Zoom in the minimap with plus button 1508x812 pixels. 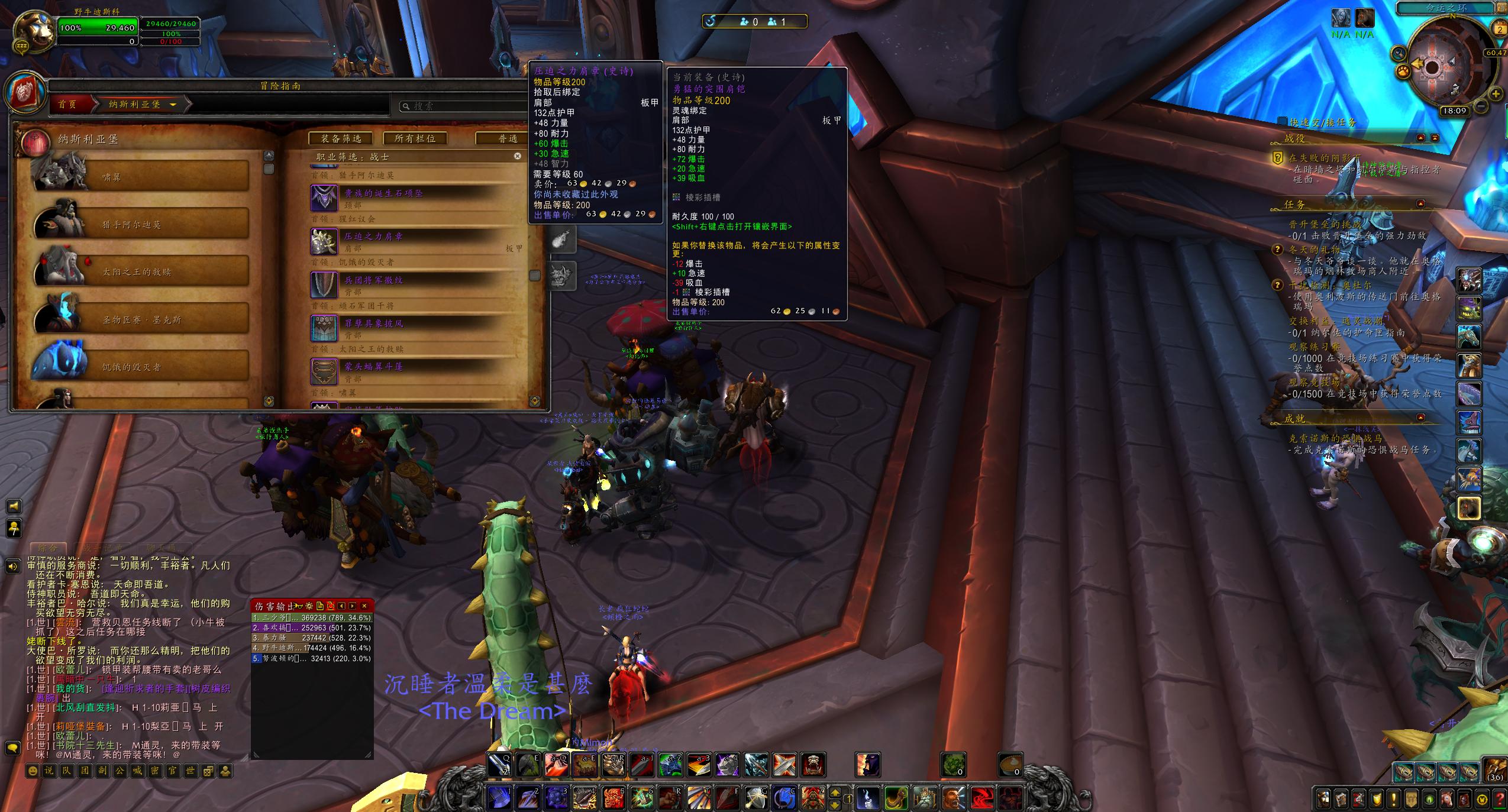[x=1495, y=93]
